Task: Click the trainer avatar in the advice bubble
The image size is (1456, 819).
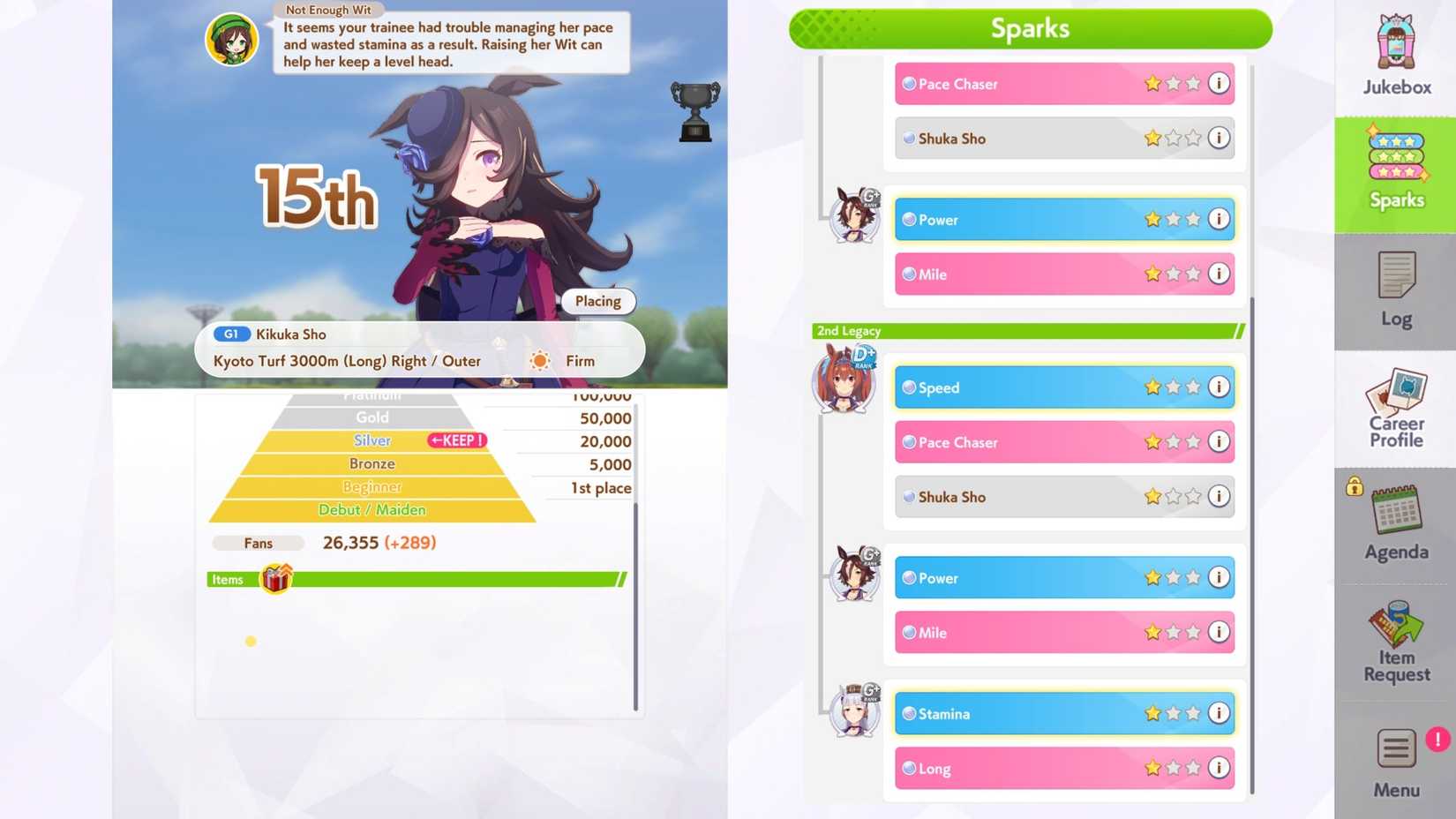Action: click(232, 38)
